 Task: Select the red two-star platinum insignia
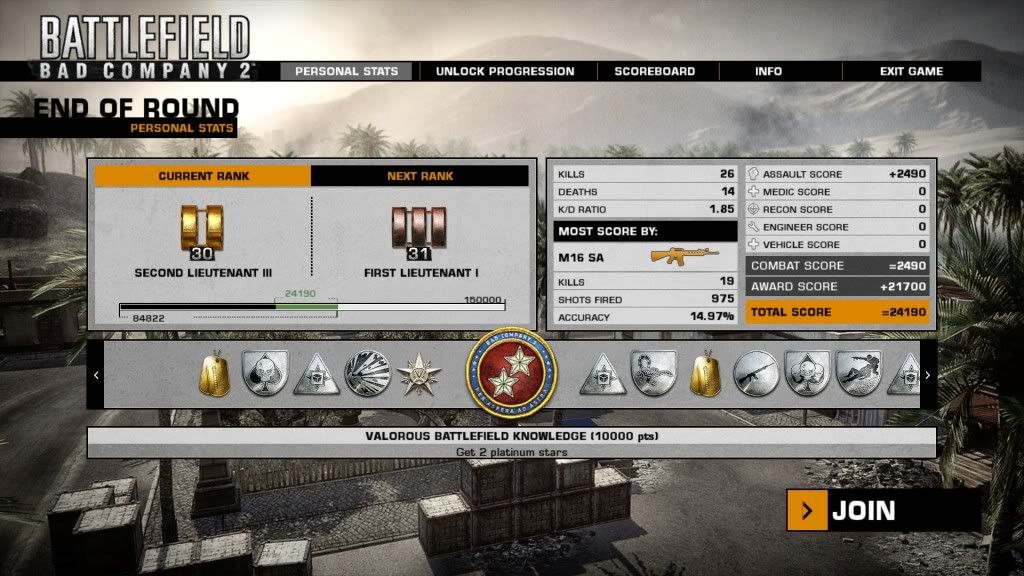point(511,375)
